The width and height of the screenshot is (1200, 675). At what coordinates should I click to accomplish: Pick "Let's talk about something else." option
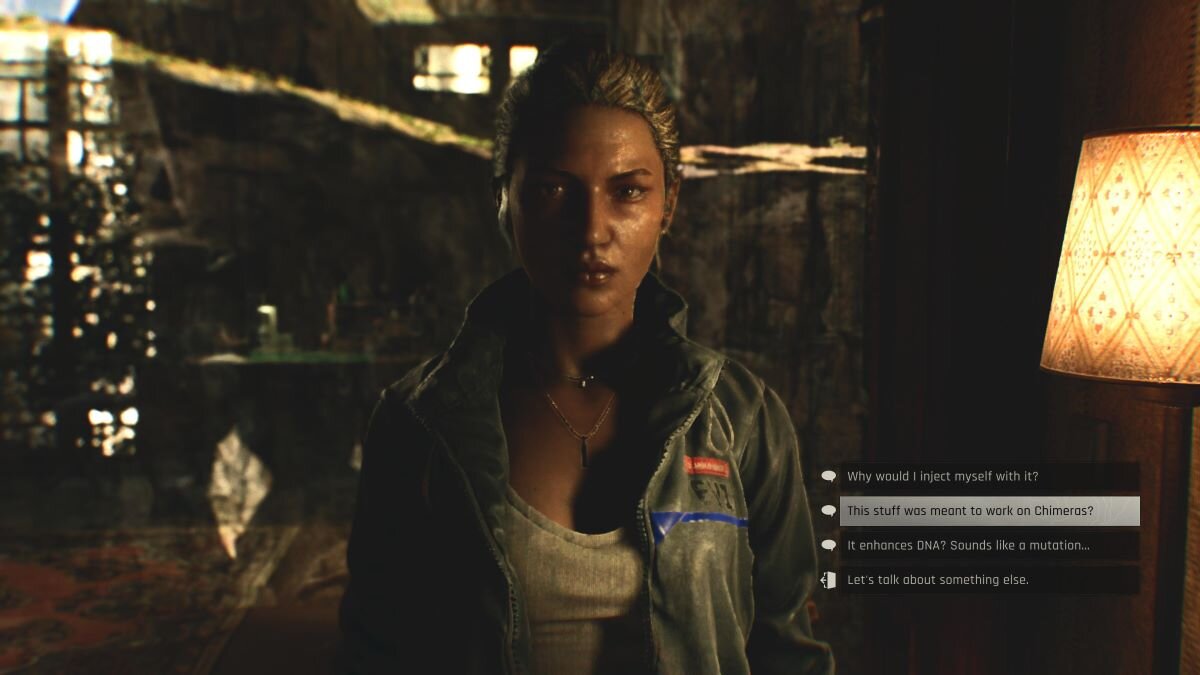[938, 580]
